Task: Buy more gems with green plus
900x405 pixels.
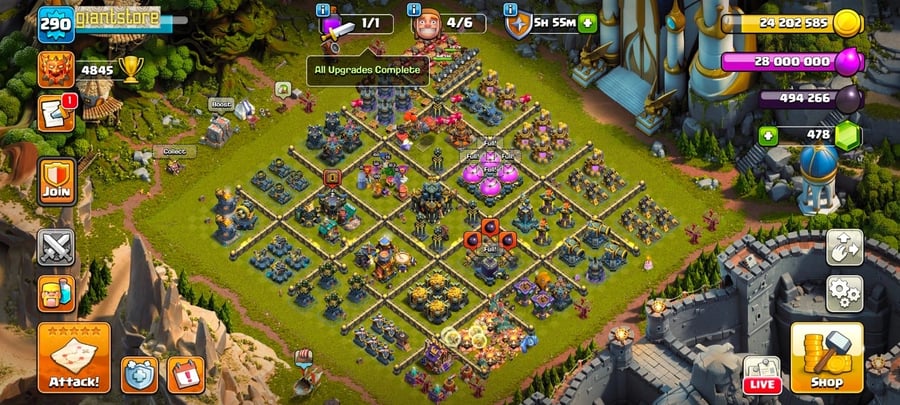Action: point(768,135)
